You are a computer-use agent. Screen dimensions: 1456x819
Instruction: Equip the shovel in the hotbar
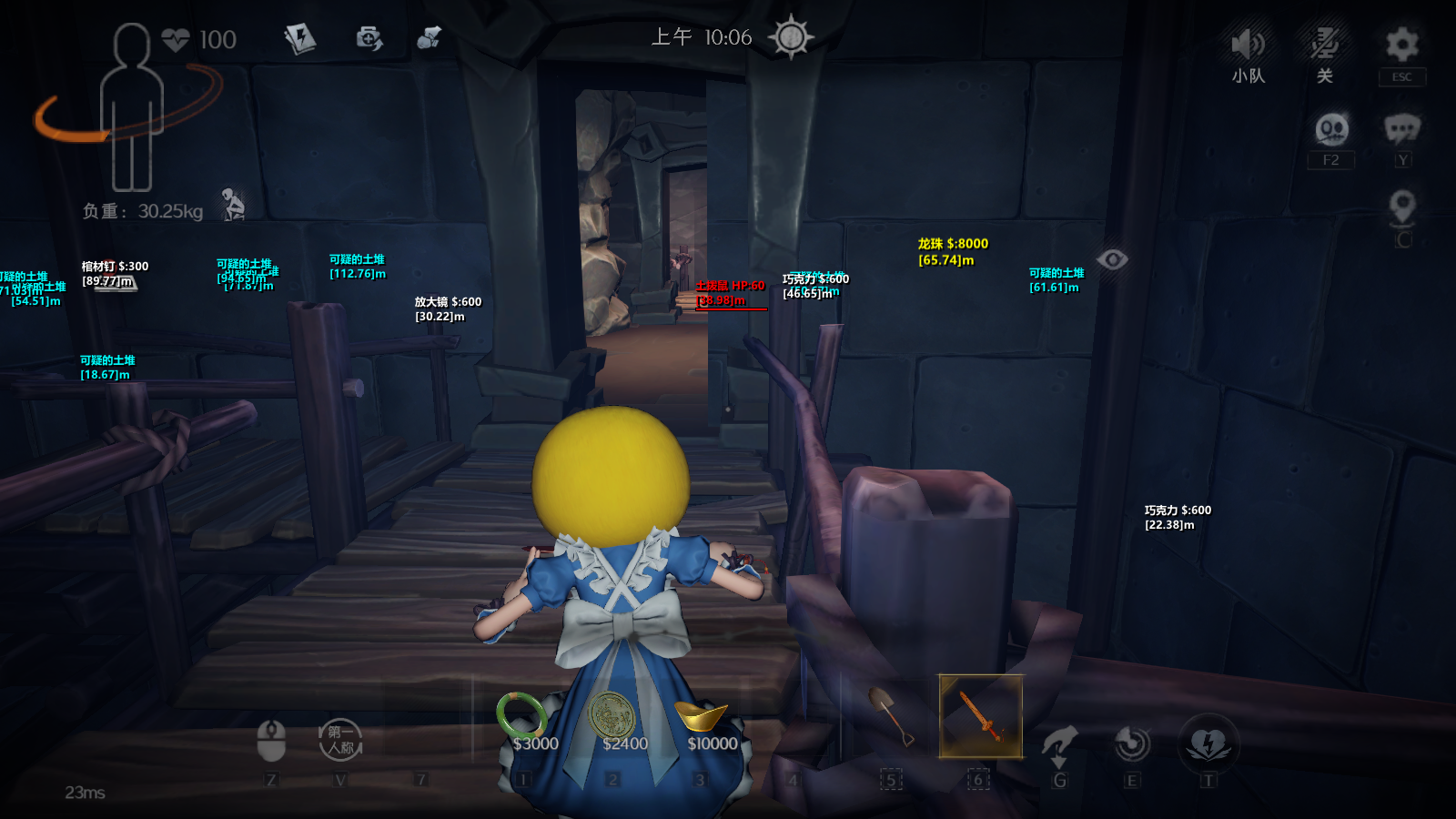click(890, 717)
